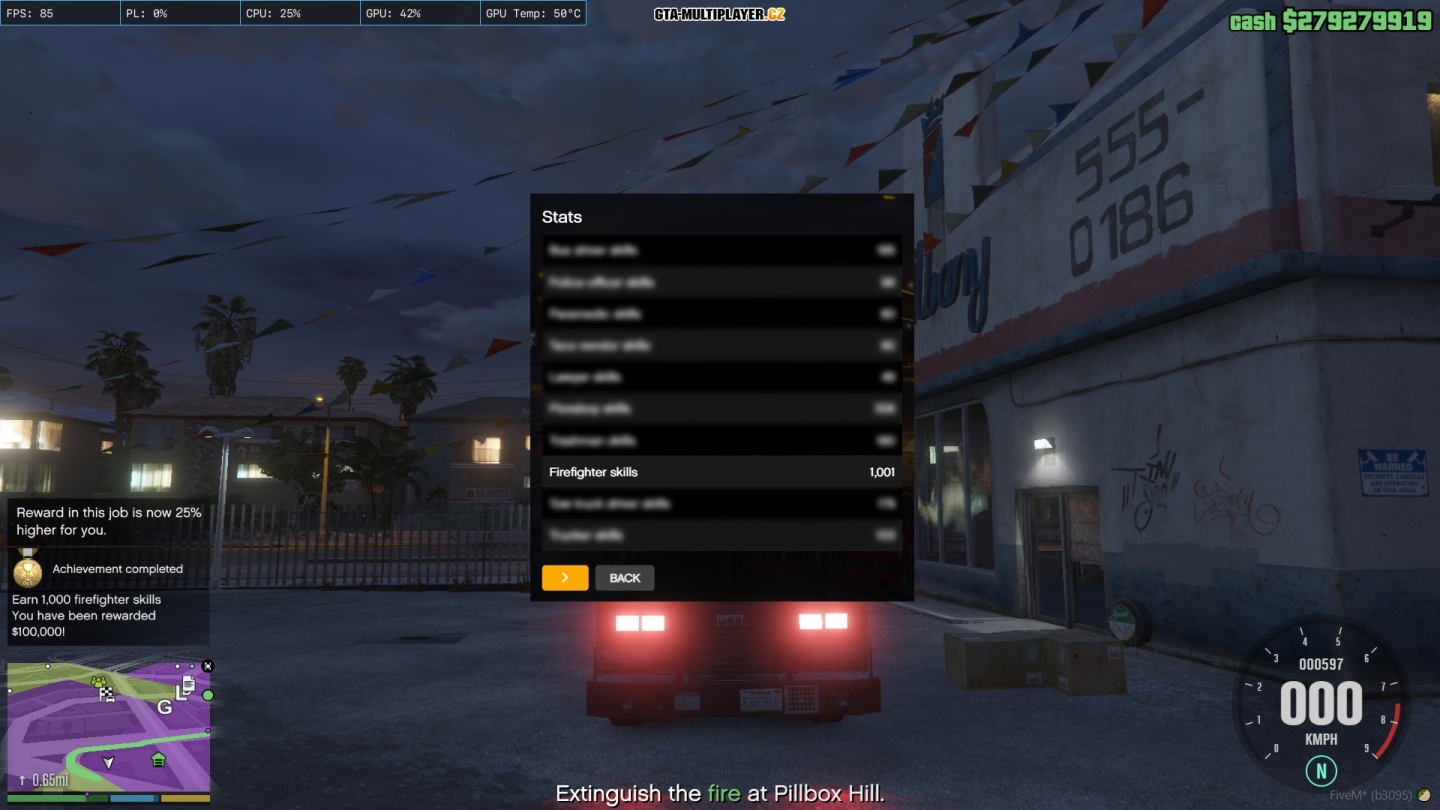Image resolution: width=1440 pixels, height=810 pixels.
Task: Click the green health bar under the minimap
Action: pos(48,797)
